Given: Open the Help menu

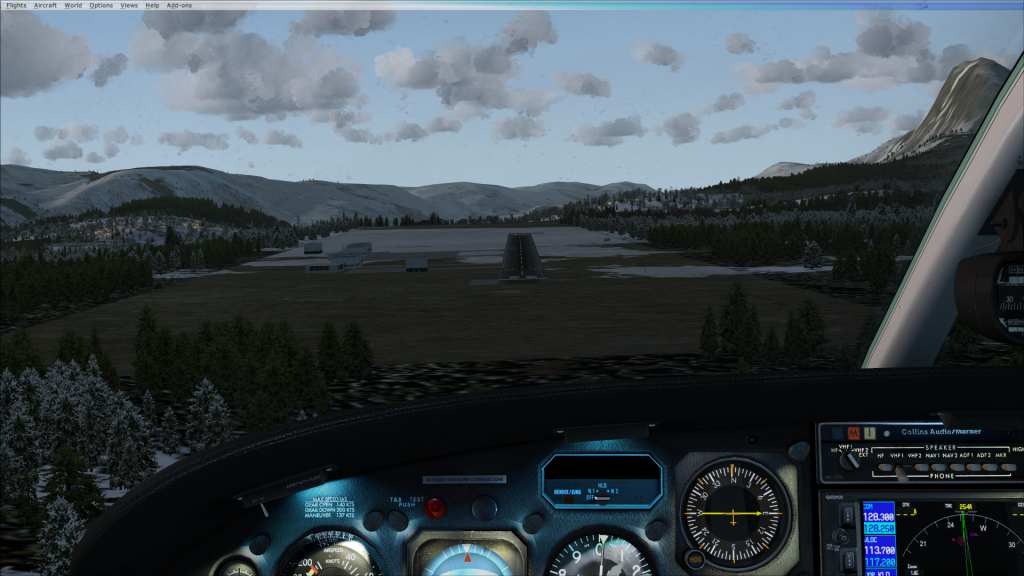Looking at the screenshot, I should tap(152, 5).
